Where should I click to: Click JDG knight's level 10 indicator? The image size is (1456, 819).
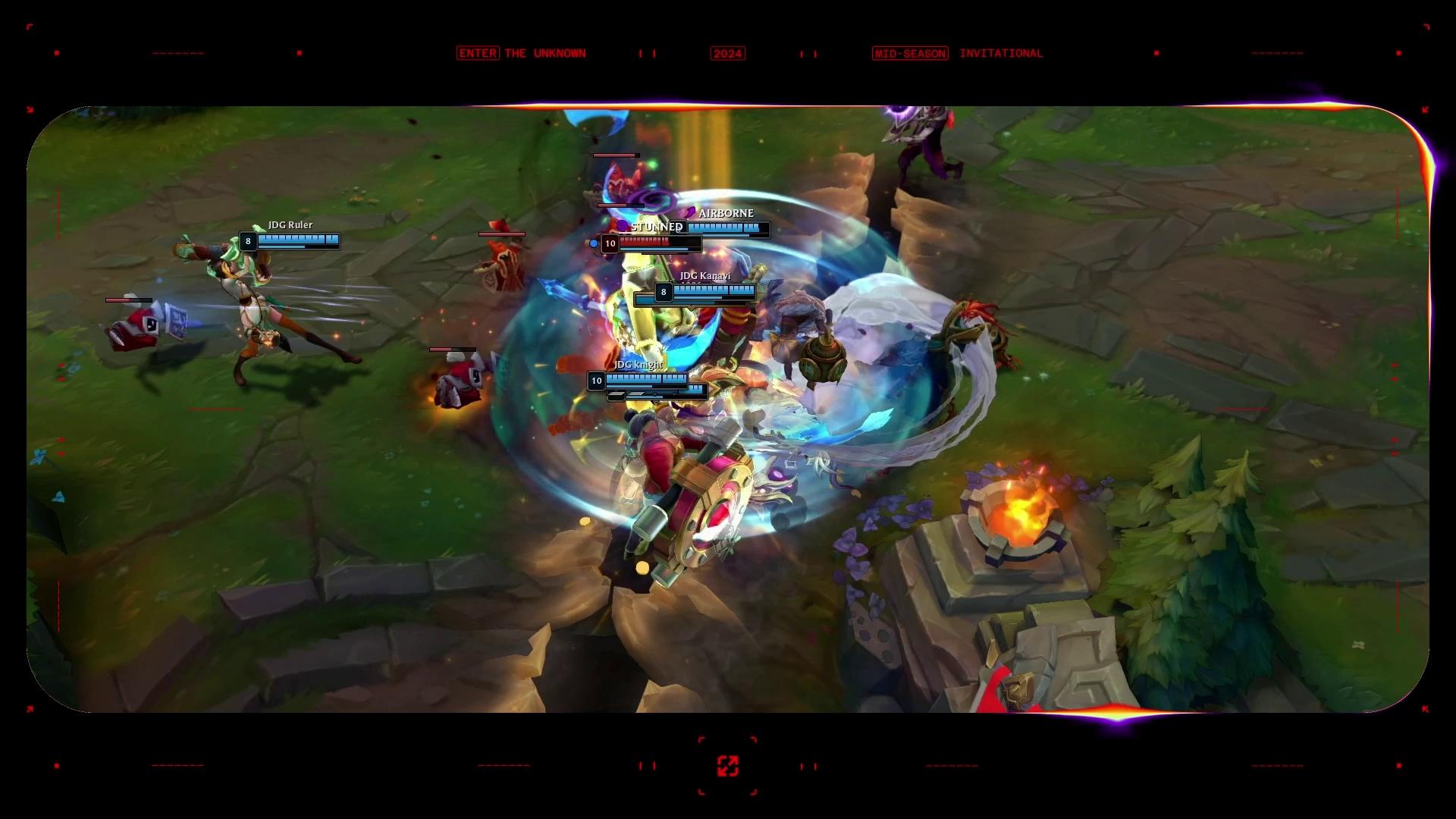[596, 381]
